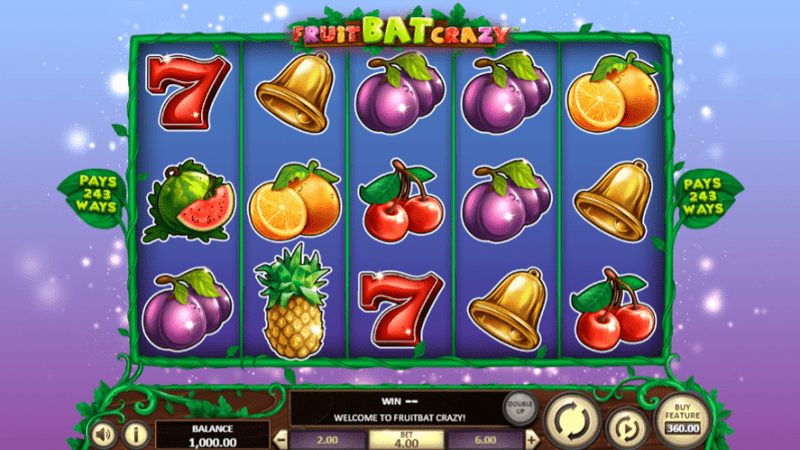800x450 pixels.
Task: Increase the bet with the plus button
Action: pyautogui.click(x=532, y=440)
